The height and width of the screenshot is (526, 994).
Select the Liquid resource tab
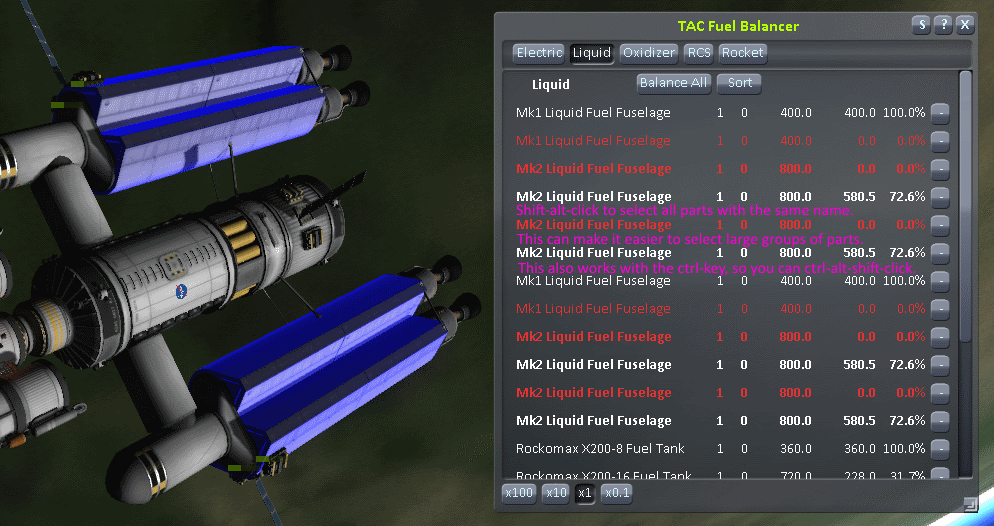click(x=591, y=53)
